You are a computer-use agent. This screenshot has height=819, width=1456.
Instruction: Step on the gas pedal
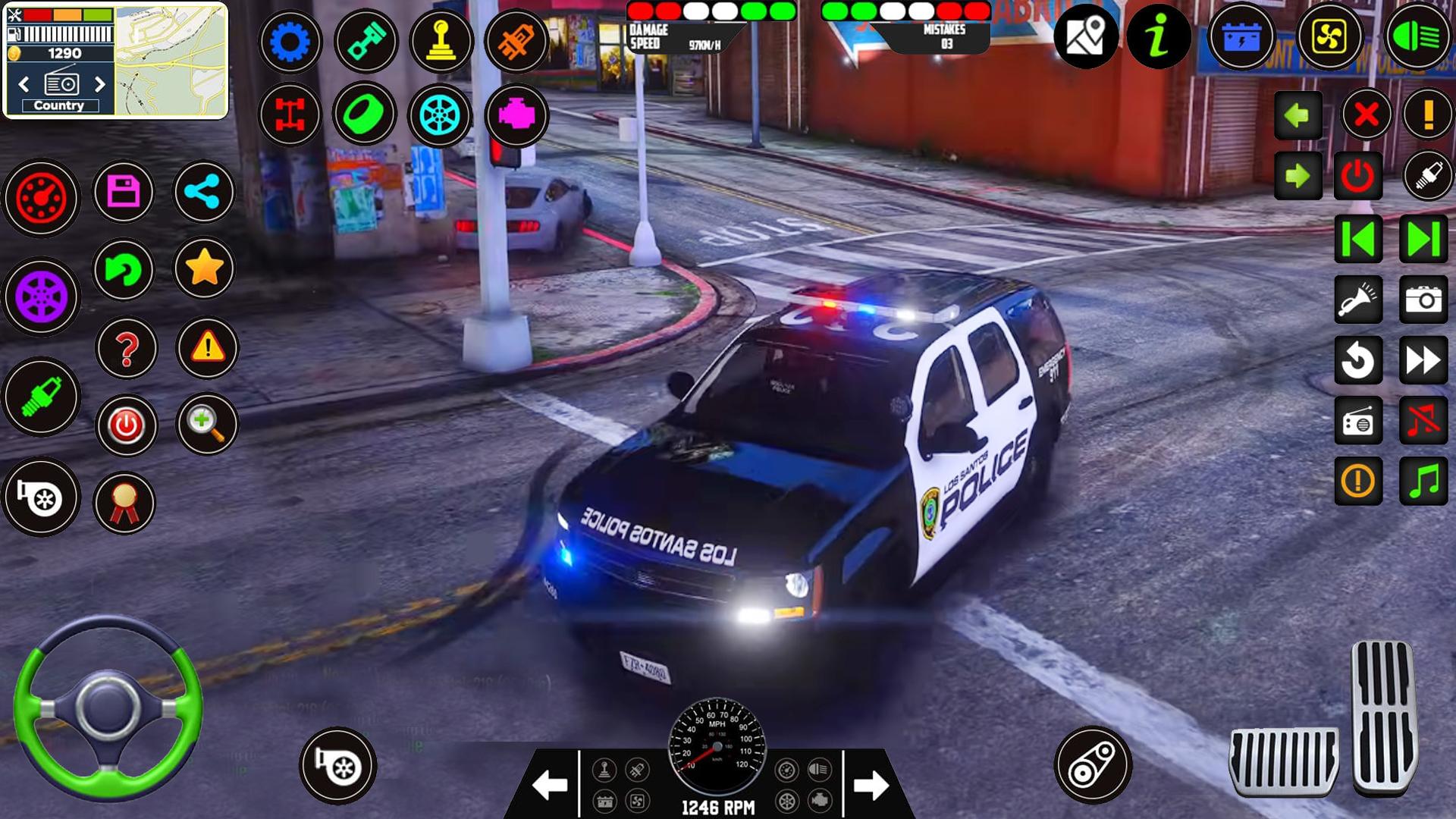coord(1383,717)
